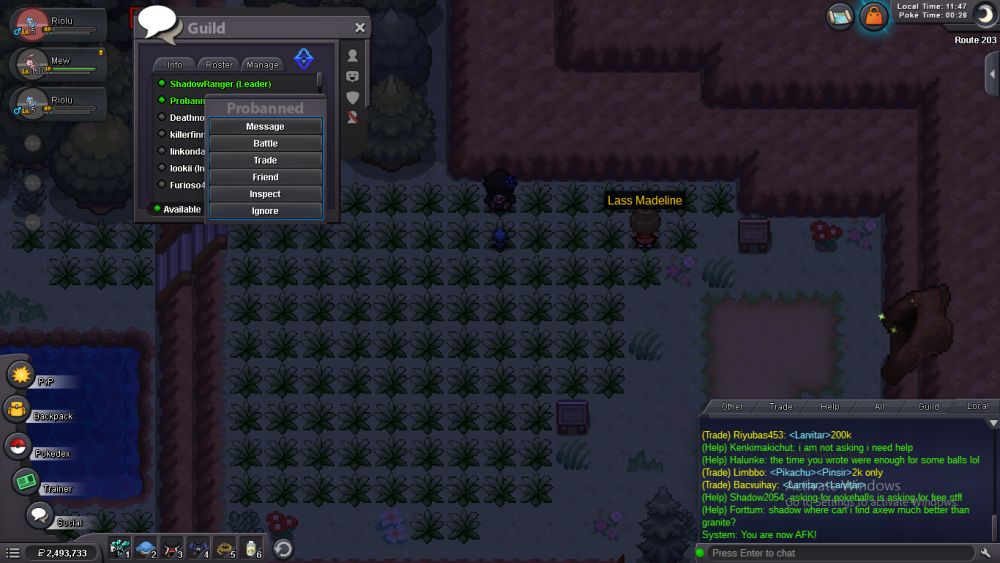This screenshot has width=1000, height=563.
Task: Switch chat to the Help channel
Action: [x=830, y=407]
